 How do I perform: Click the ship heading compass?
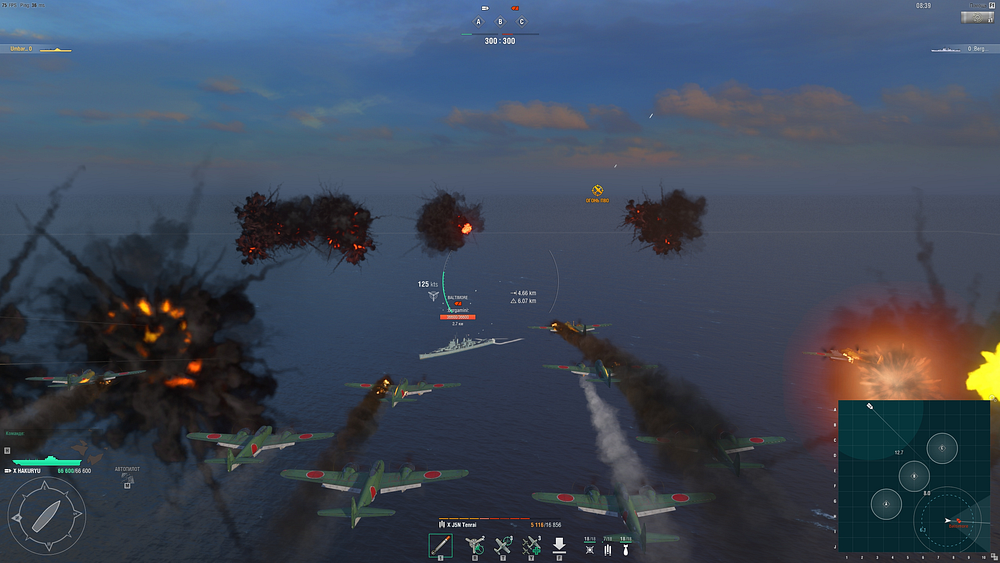[x=46, y=514]
